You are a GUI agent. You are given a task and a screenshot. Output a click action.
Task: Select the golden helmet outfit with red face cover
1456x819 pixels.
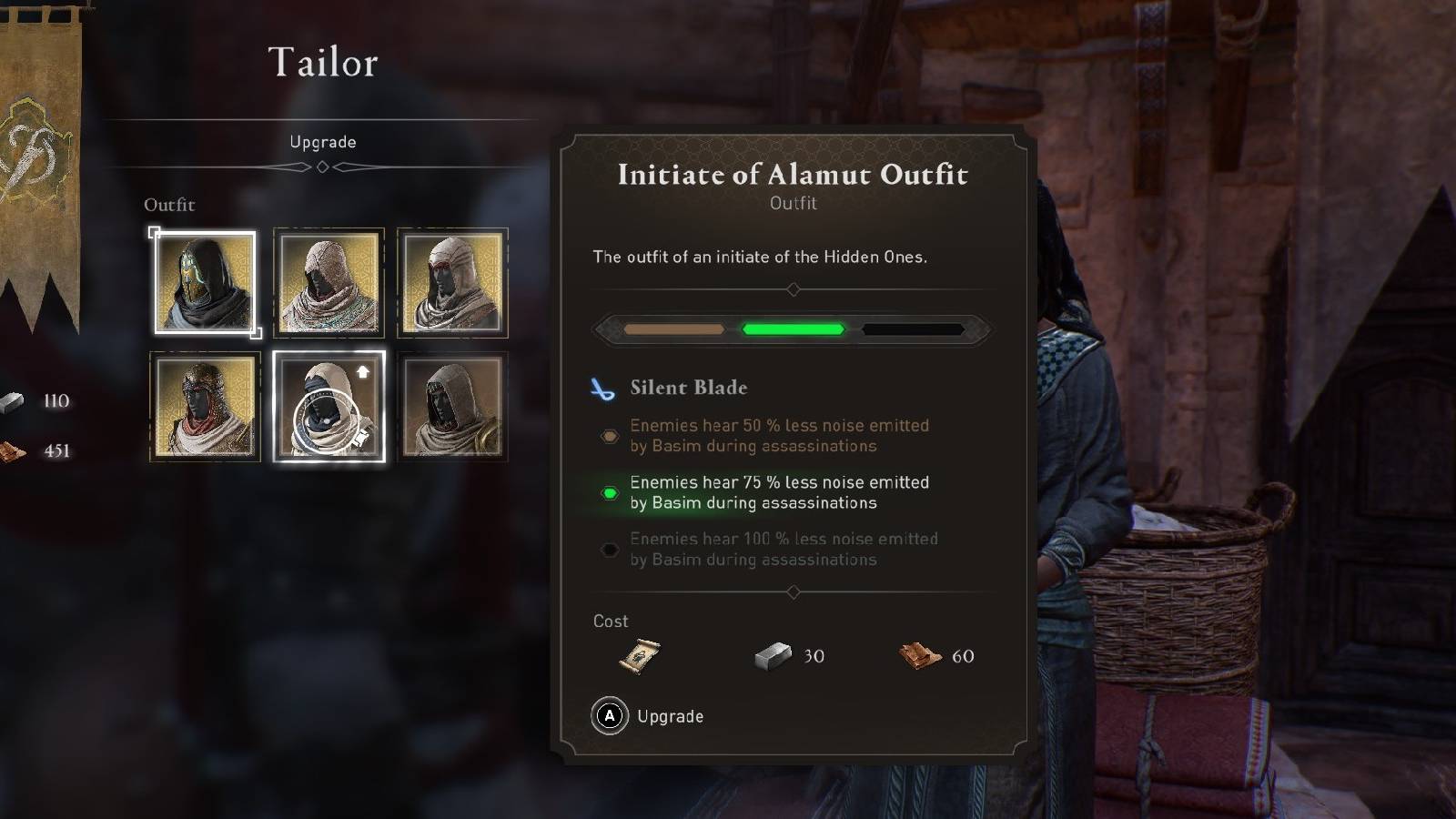[x=204, y=407]
